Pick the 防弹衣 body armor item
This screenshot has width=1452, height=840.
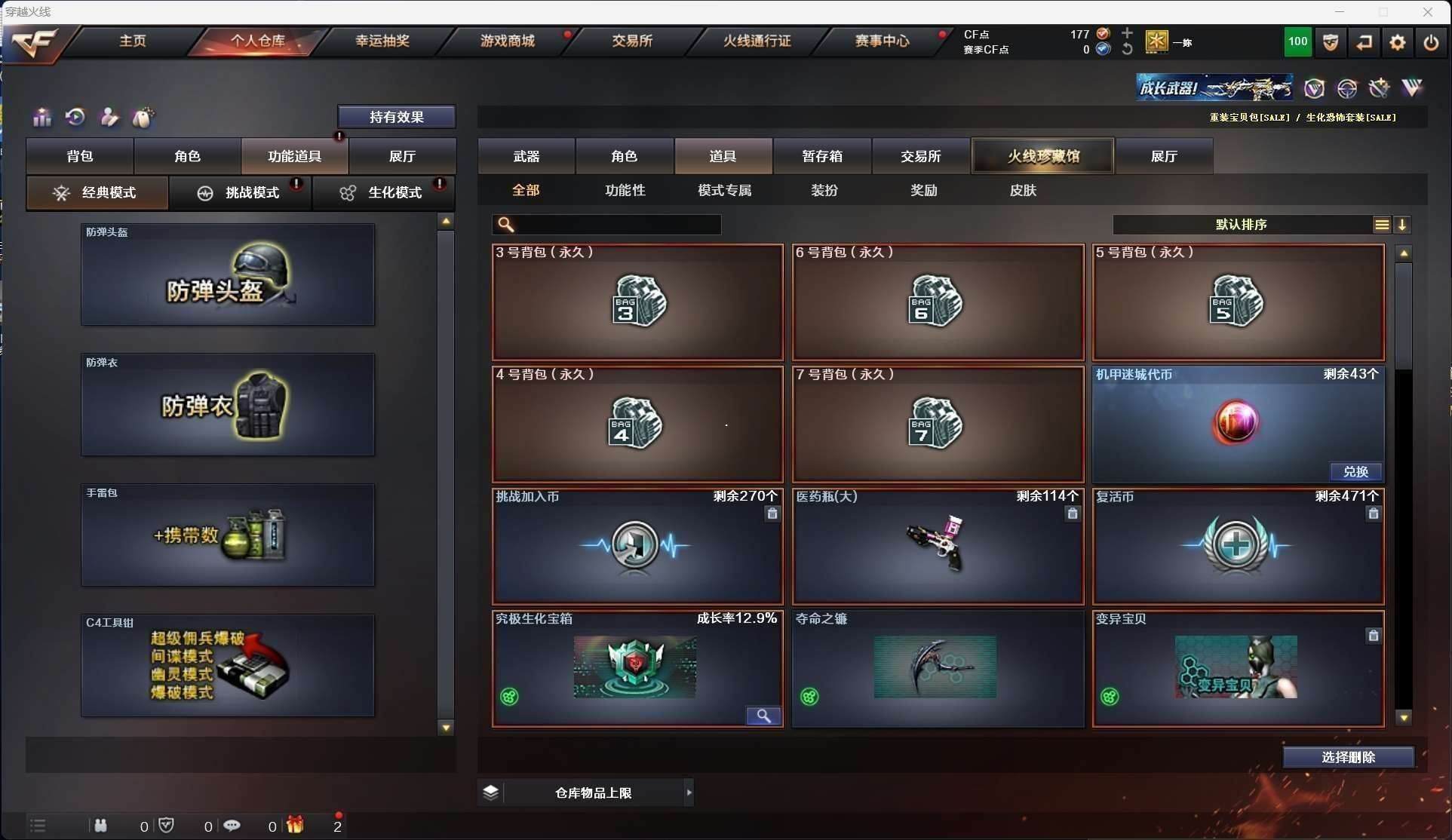228,406
